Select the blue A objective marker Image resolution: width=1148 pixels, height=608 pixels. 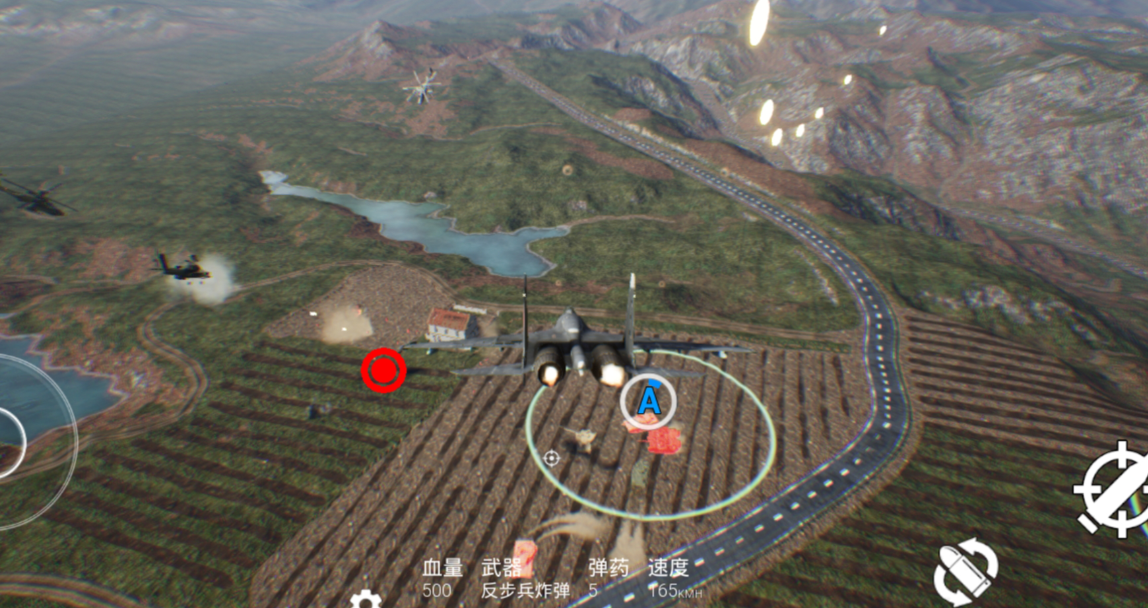648,401
